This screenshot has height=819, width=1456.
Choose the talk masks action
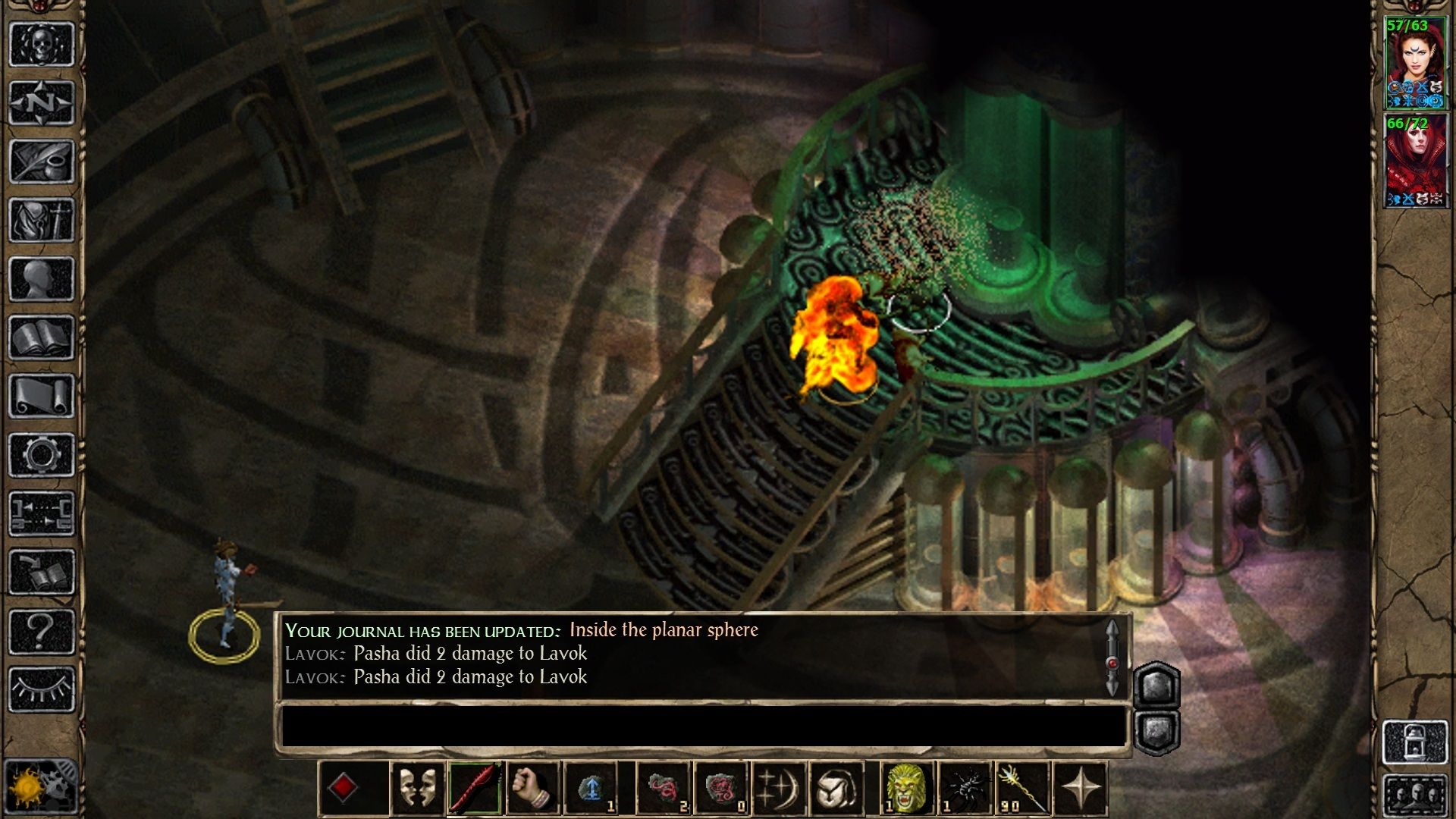(417, 789)
